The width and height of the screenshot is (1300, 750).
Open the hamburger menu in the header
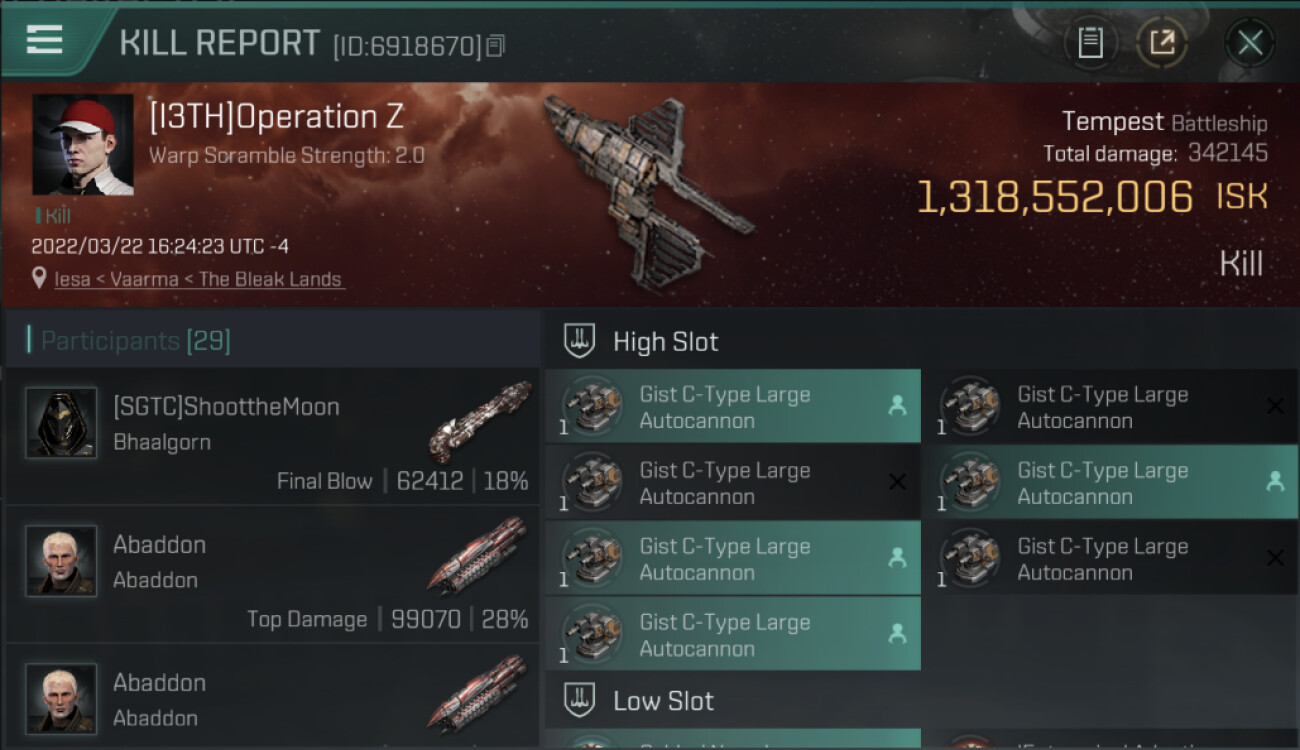click(x=45, y=40)
